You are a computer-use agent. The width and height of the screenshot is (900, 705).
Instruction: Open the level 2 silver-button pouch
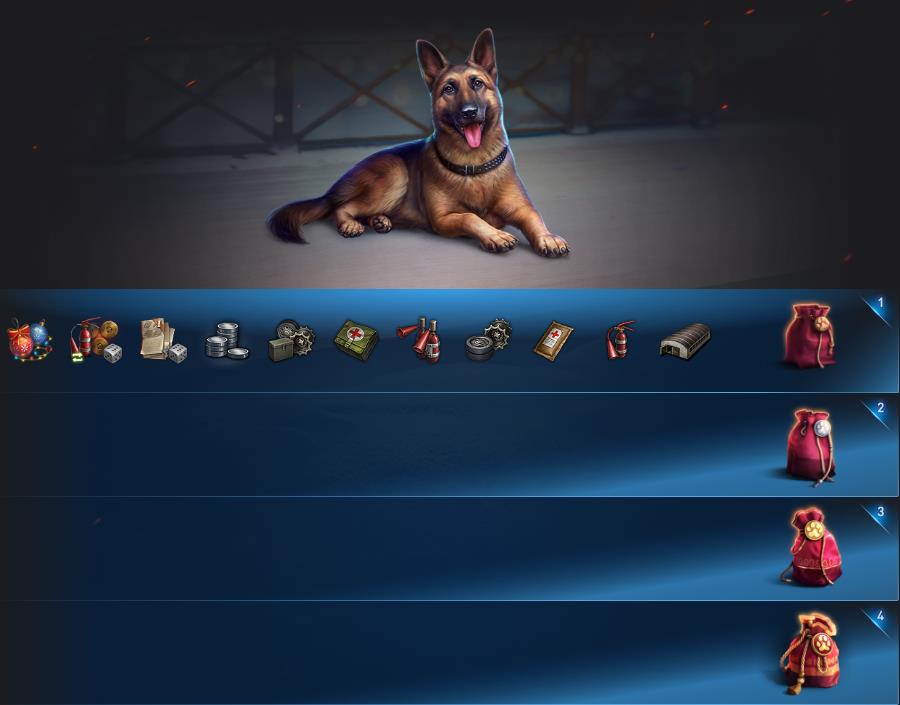pos(810,445)
